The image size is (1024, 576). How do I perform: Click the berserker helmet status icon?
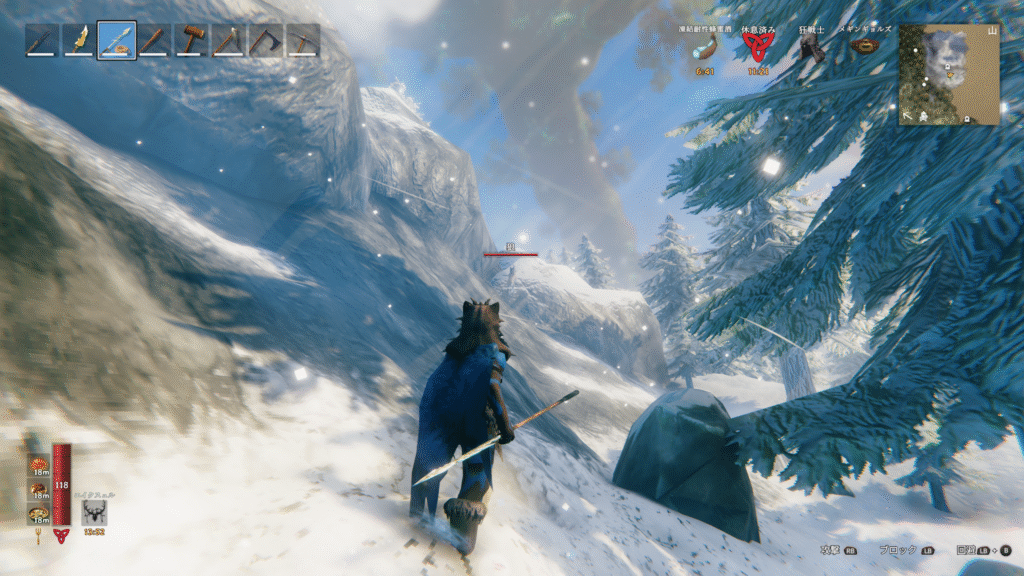[811, 50]
